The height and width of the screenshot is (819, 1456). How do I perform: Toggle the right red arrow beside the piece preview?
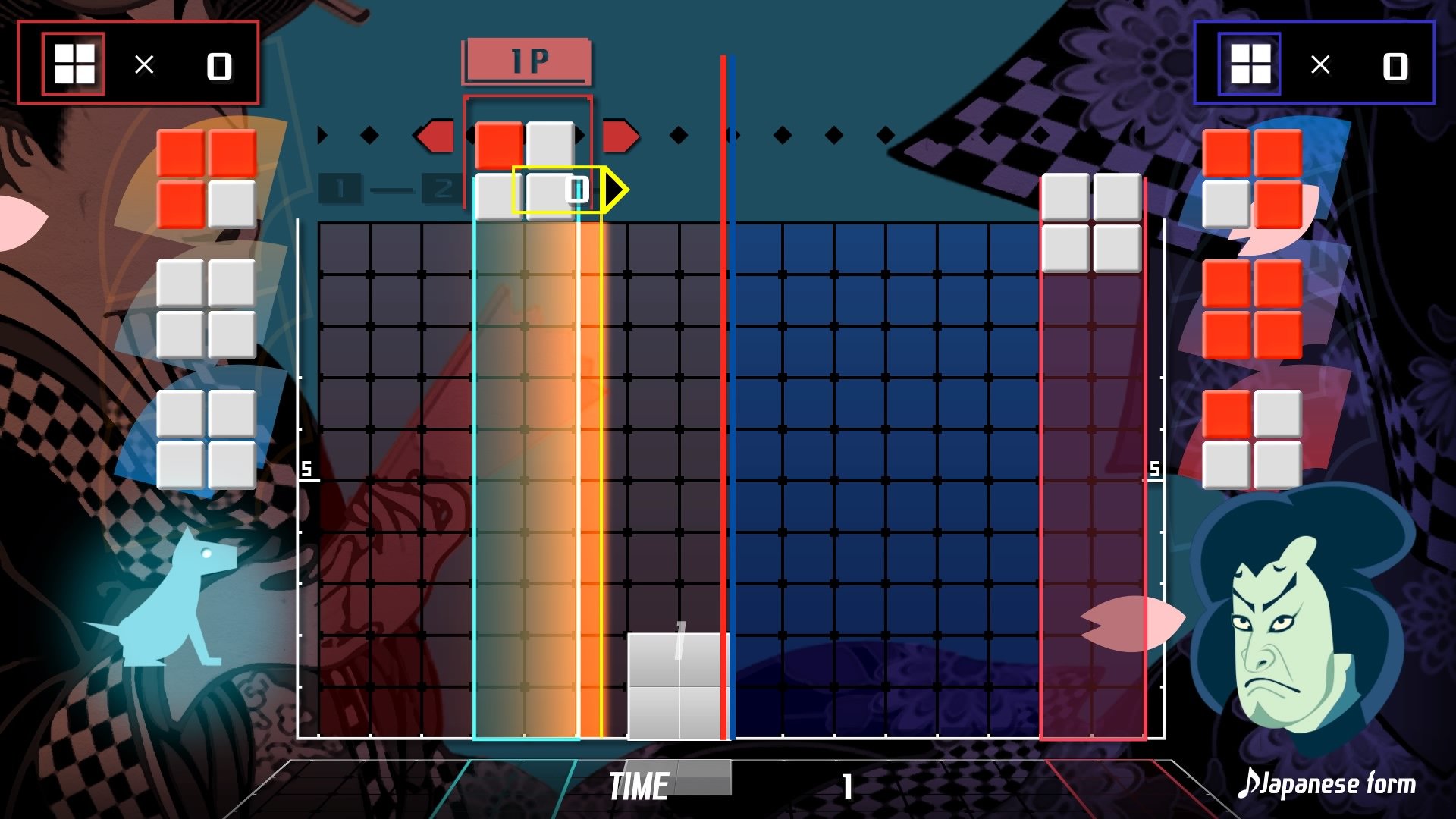coord(620,136)
